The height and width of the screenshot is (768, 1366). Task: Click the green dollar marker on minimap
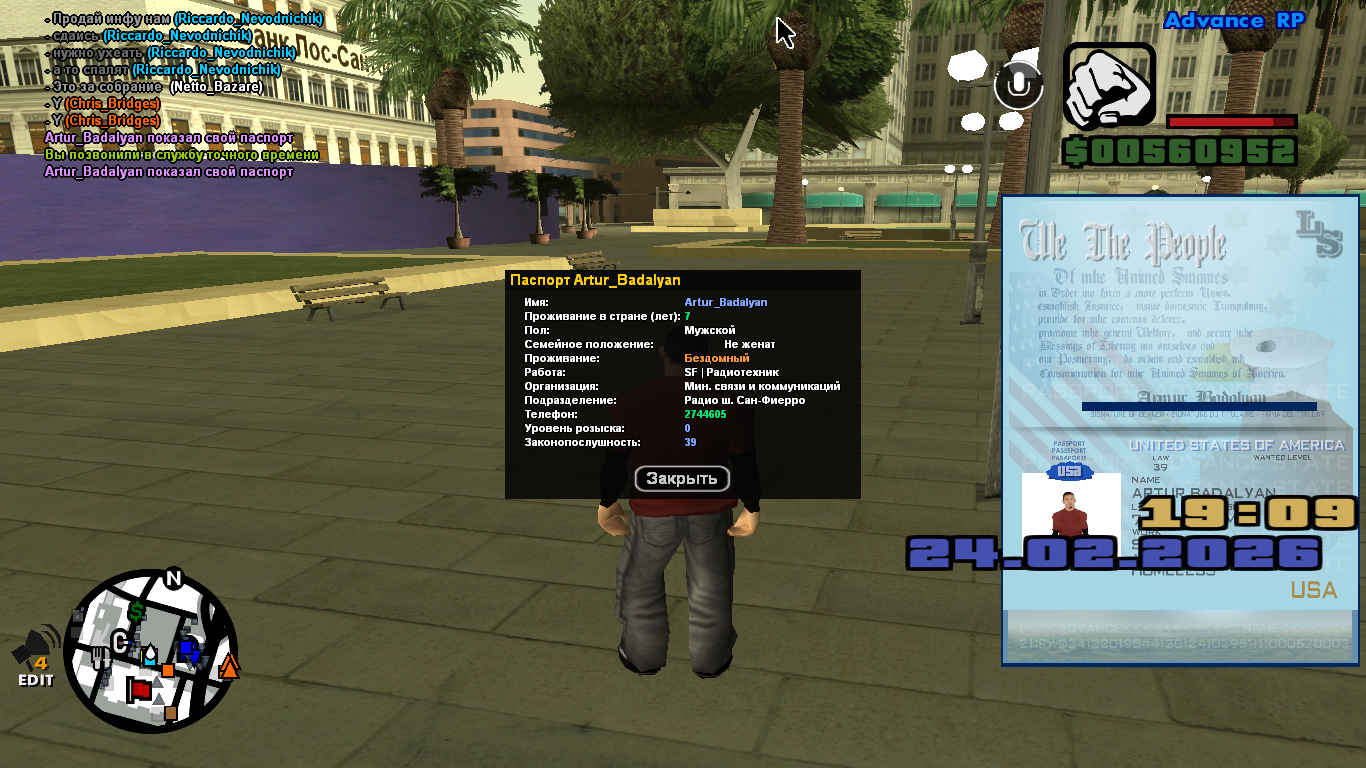[136, 610]
